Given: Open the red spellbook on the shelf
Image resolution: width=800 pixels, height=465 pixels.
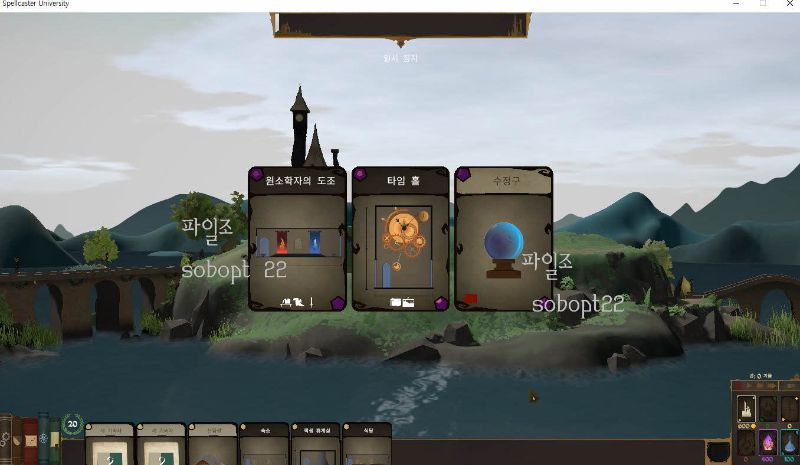Looking at the screenshot, I should click(29, 440).
